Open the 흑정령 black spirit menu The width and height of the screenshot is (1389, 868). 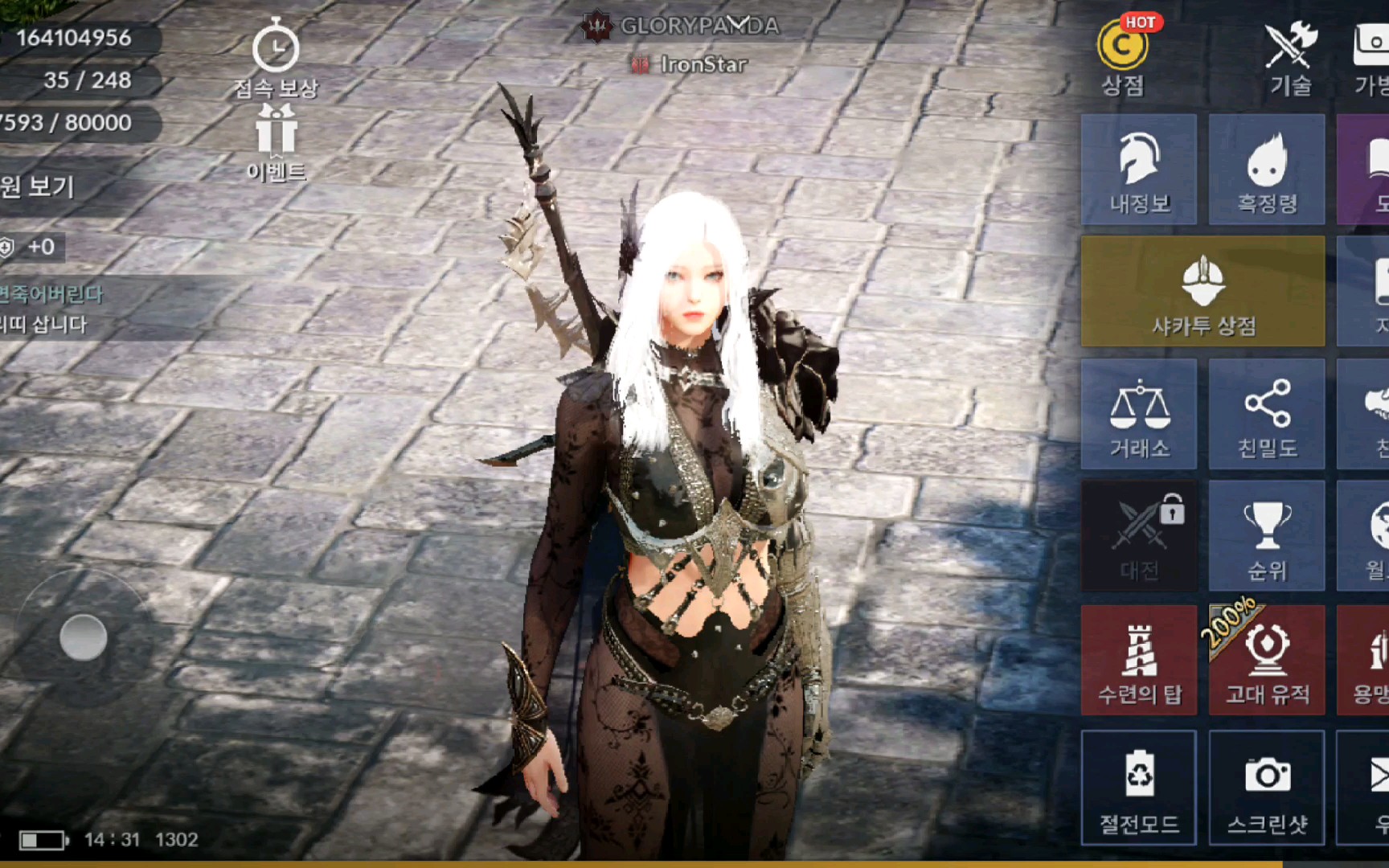(1267, 170)
